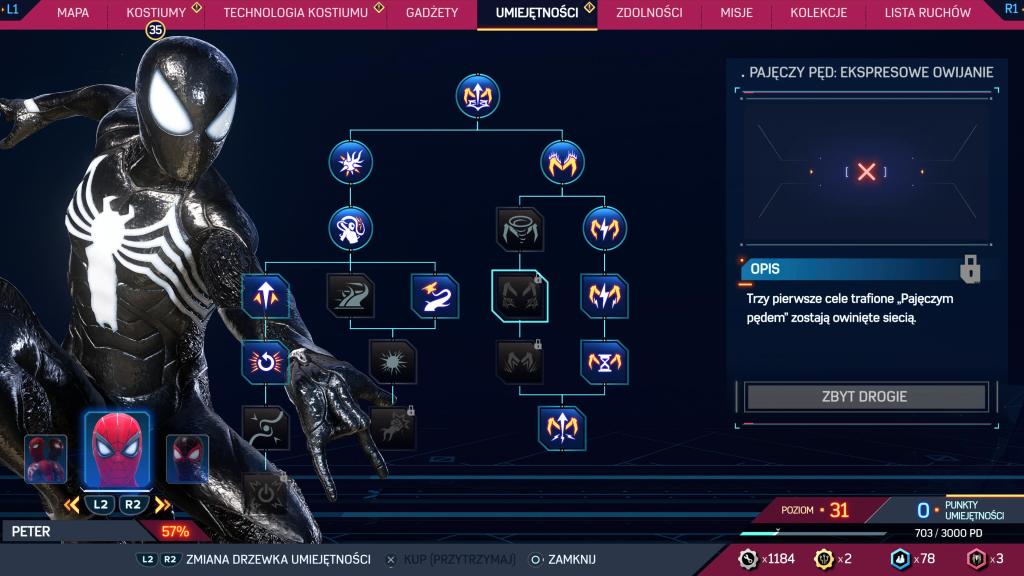Select the upward arrow skill node
The image size is (1024, 576).
pyautogui.click(x=265, y=295)
